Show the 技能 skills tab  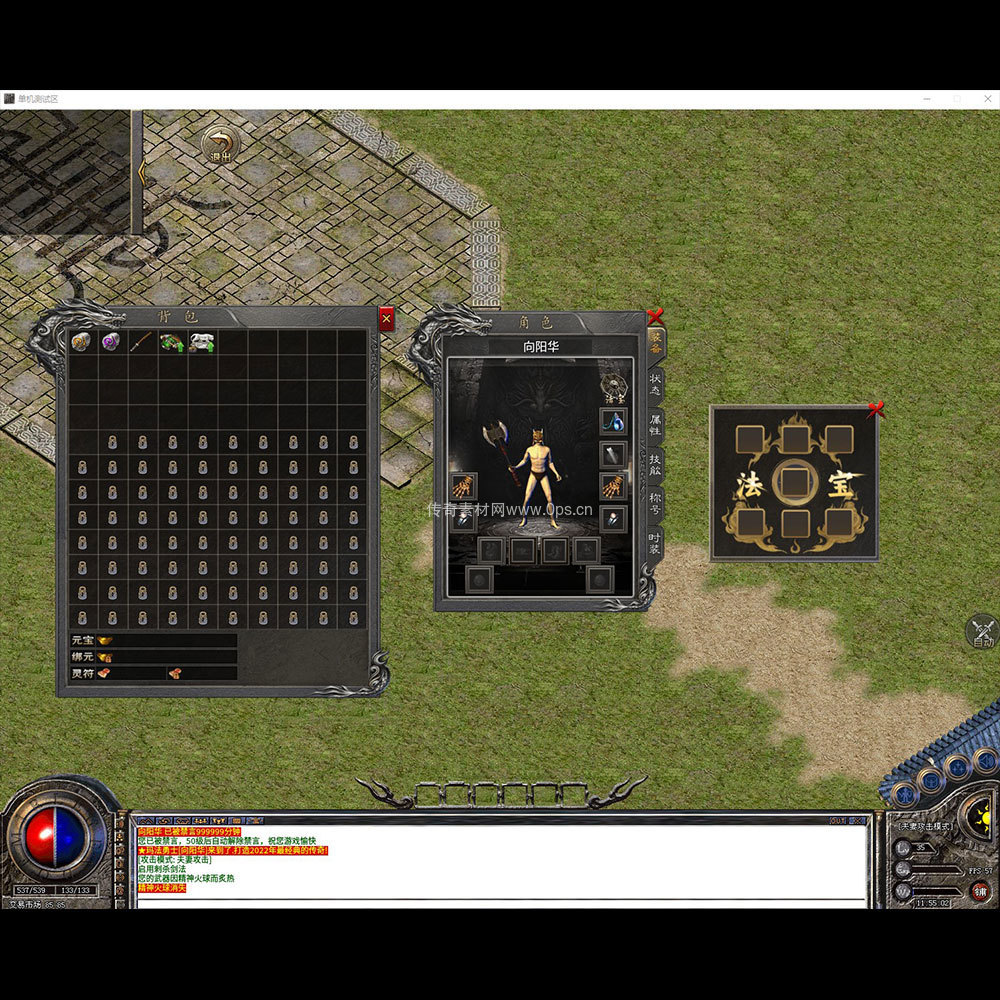pos(655,467)
